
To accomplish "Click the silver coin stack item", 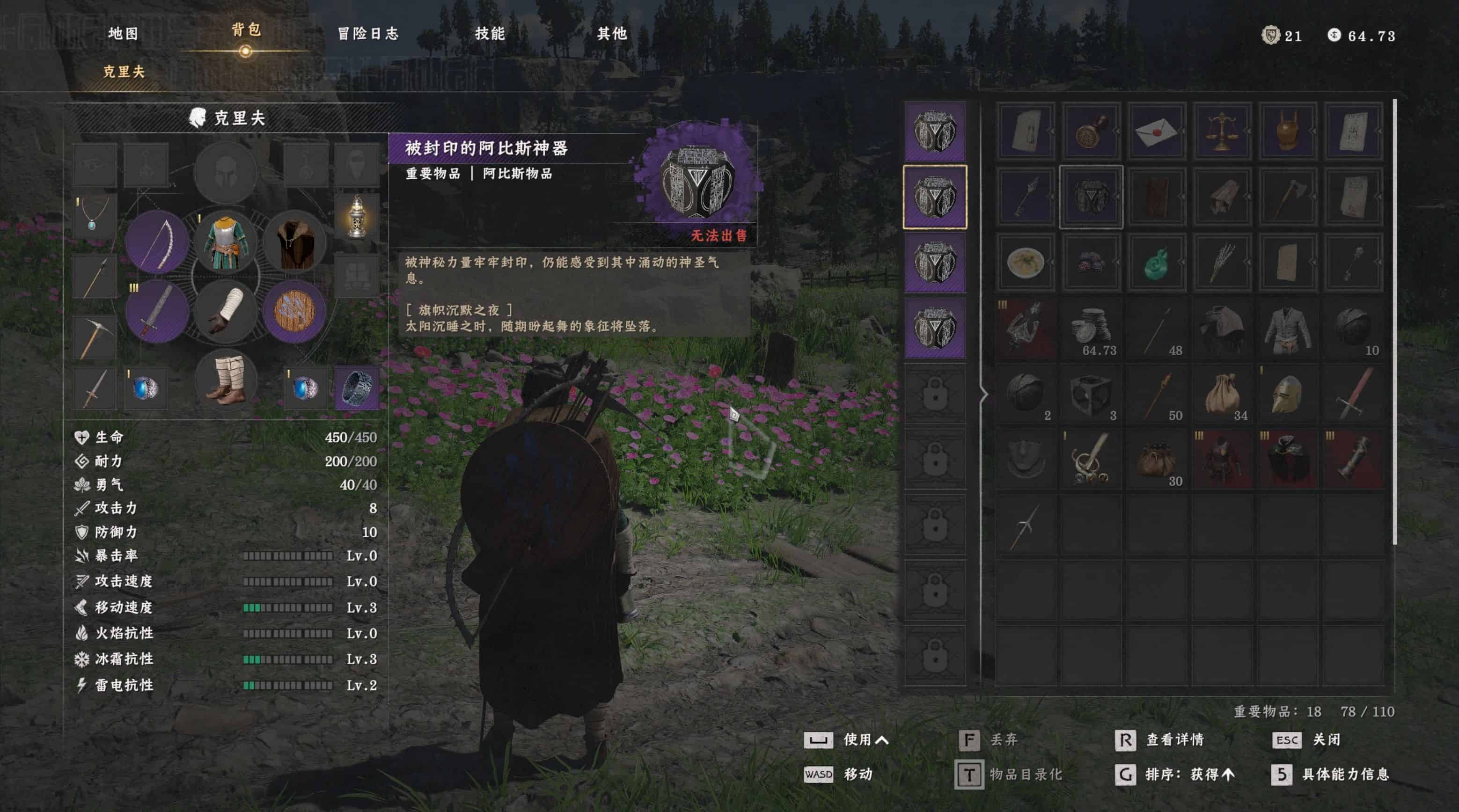I will pyautogui.click(x=1091, y=328).
